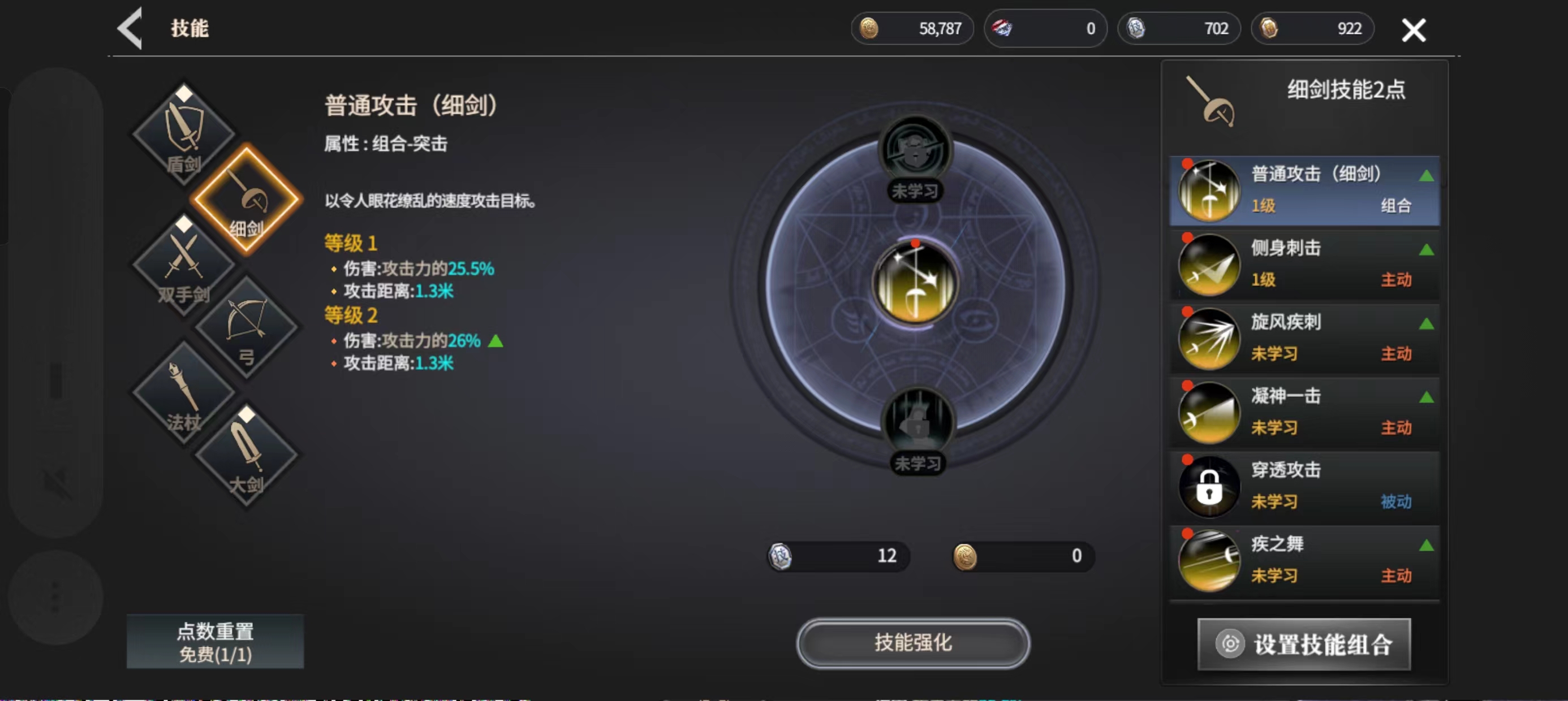Close the skills screen with the X

(x=1413, y=30)
